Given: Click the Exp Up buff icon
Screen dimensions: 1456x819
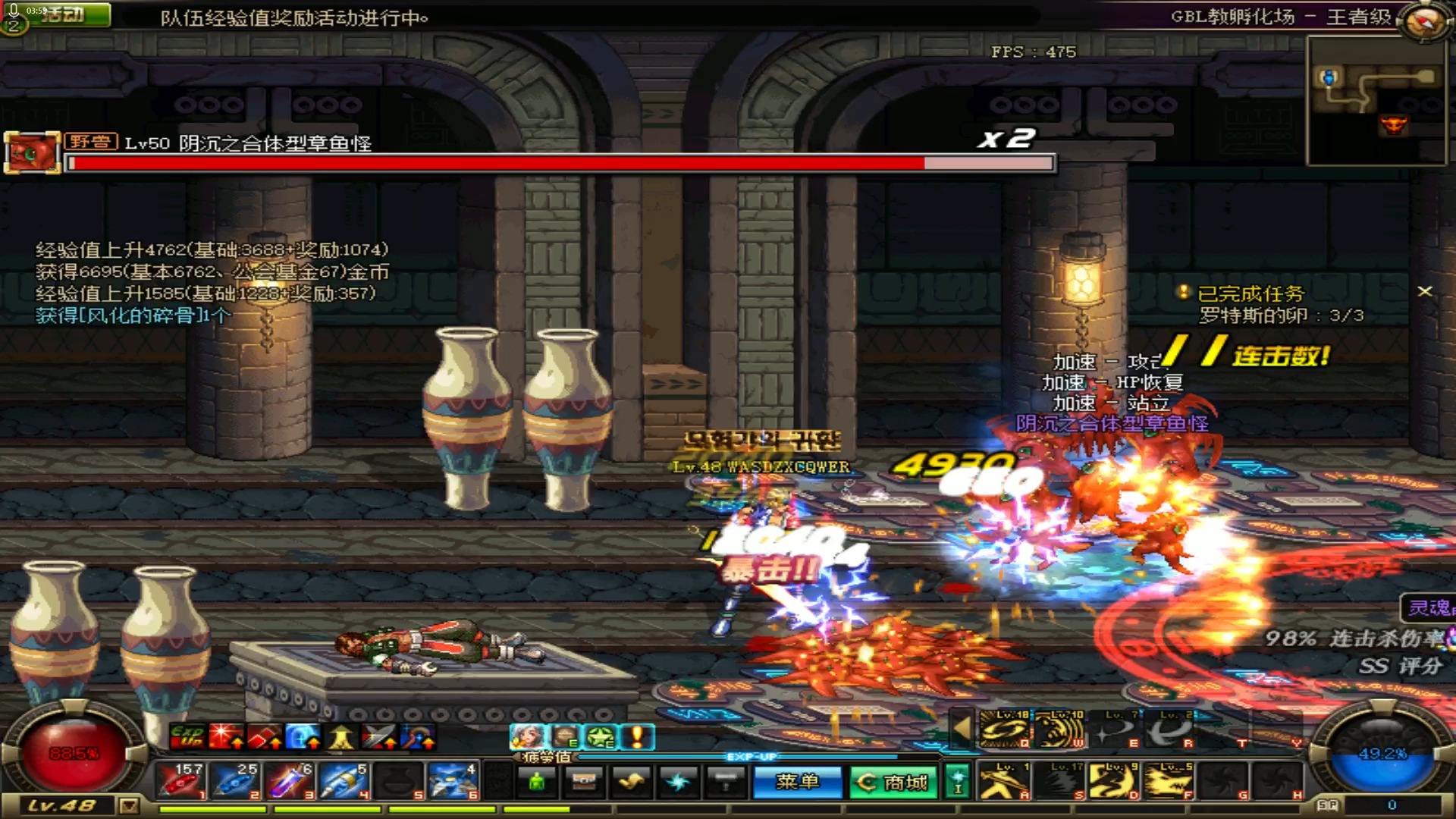Looking at the screenshot, I should (x=186, y=736).
